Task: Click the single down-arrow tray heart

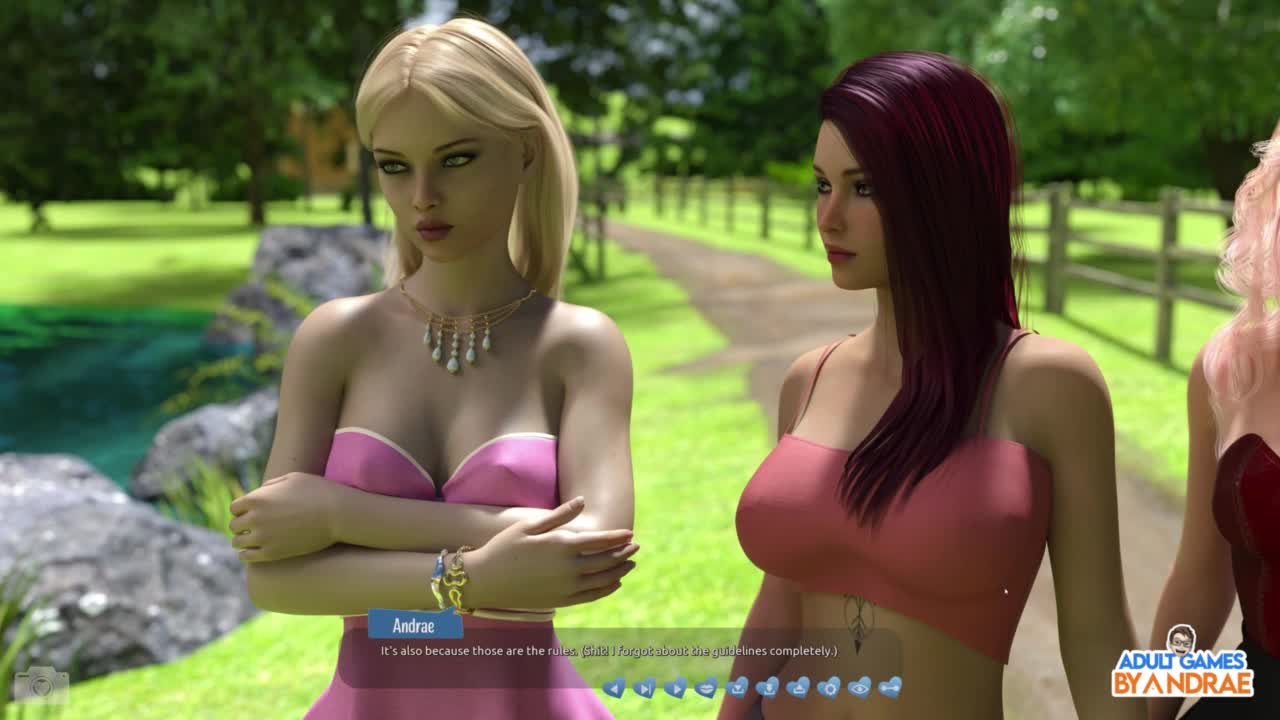Action: click(737, 687)
